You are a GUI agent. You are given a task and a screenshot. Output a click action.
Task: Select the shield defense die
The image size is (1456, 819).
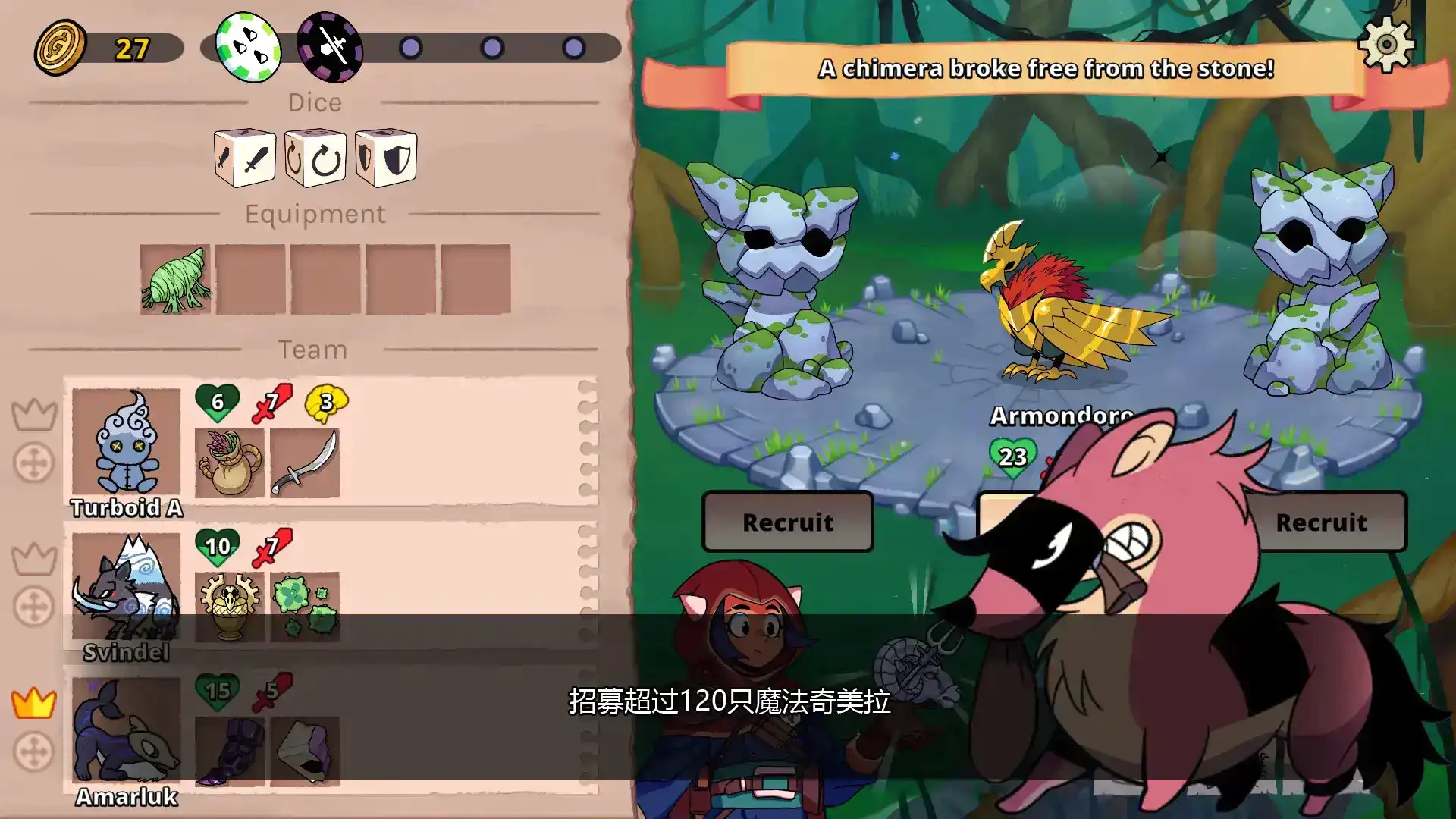pos(386,159)
